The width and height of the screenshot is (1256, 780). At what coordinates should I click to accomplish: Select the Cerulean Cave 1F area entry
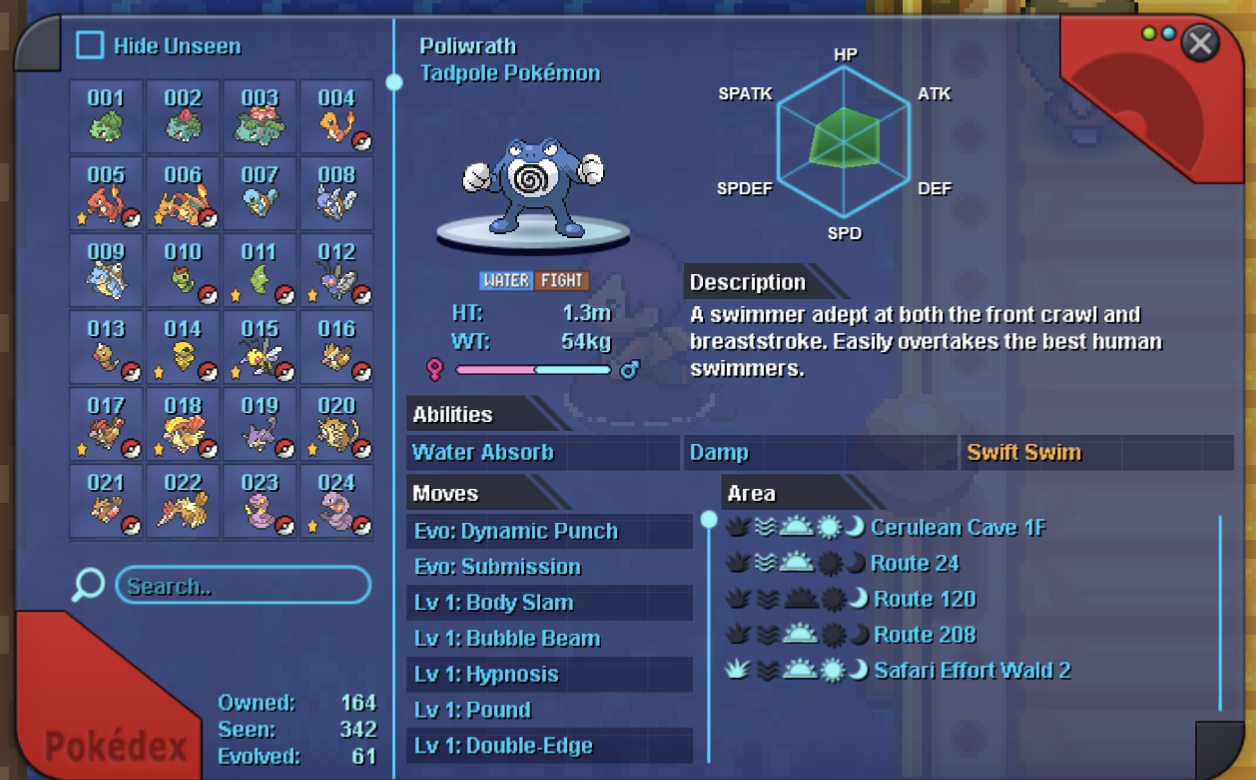tap(958, 527)
